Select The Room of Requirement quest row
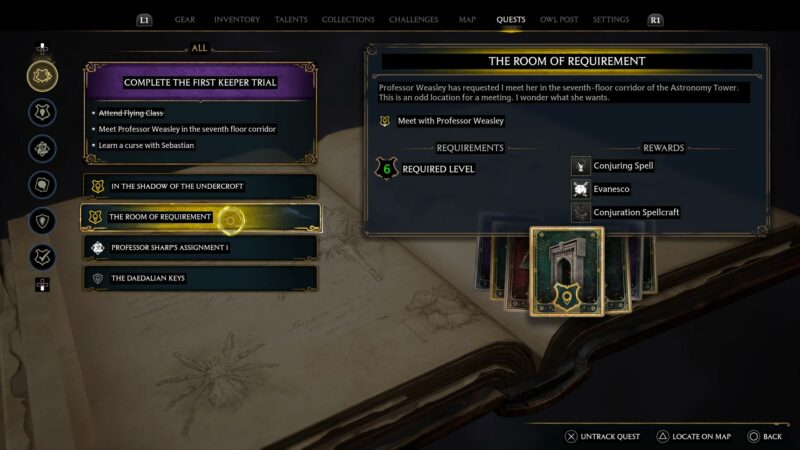 [200, 217]
